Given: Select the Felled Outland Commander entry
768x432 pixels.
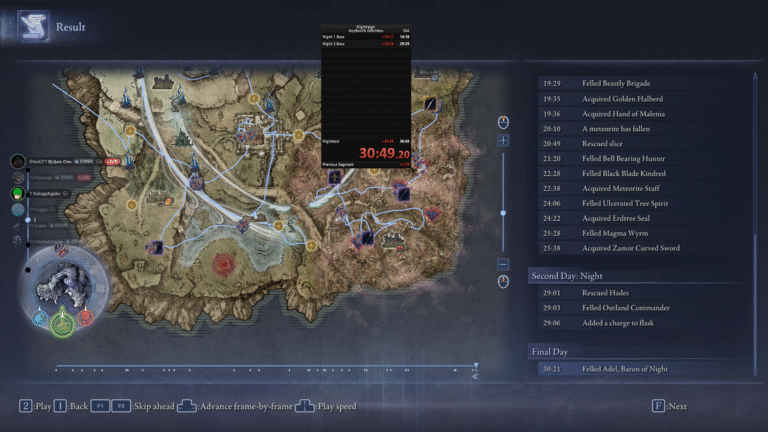Looking at the screenshot, I should 630,308.
